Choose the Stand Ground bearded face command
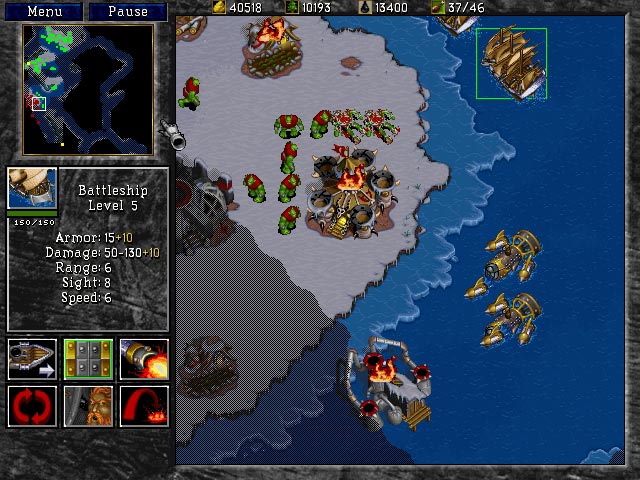Screen dimensions: 640x480 (88, 406)
